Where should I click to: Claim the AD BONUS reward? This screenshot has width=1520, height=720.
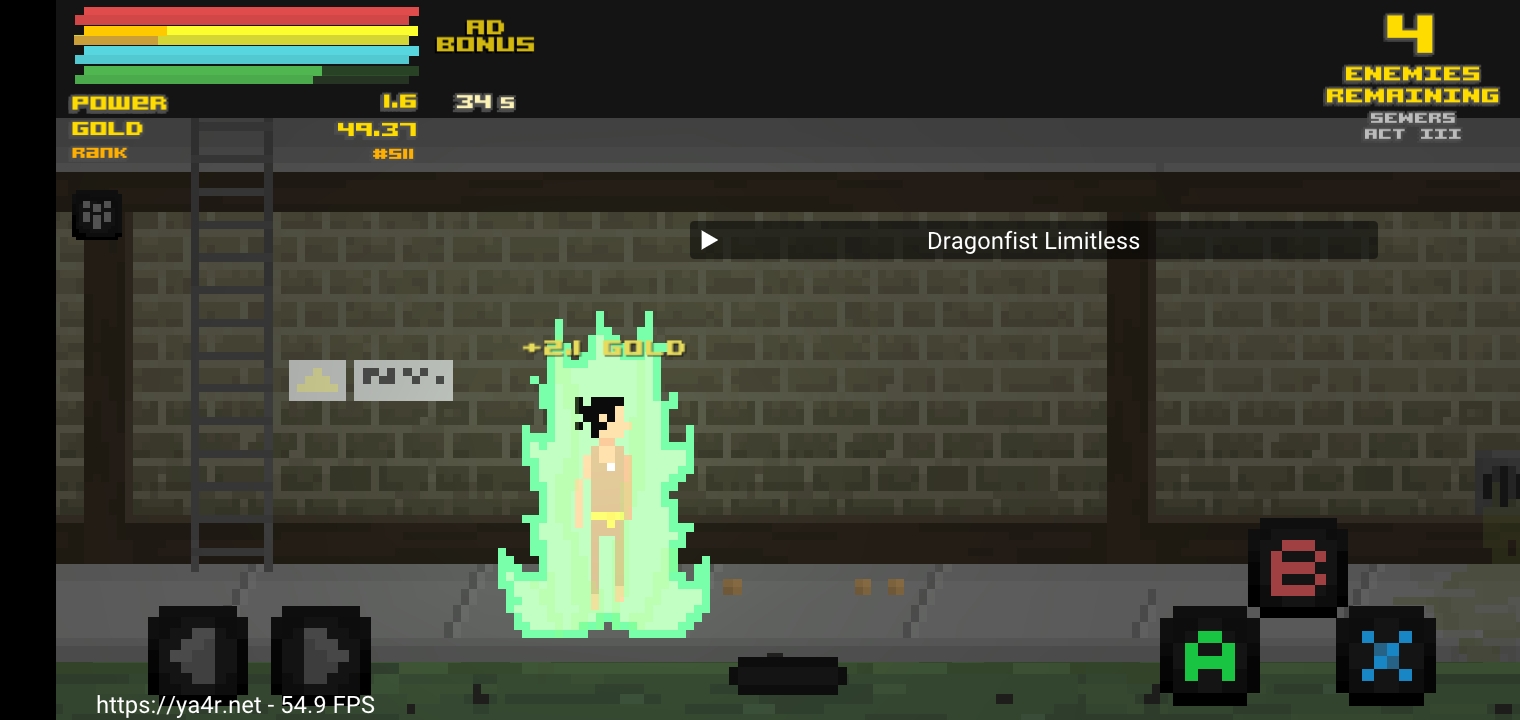pyautogui.click(x=484, y=35)
